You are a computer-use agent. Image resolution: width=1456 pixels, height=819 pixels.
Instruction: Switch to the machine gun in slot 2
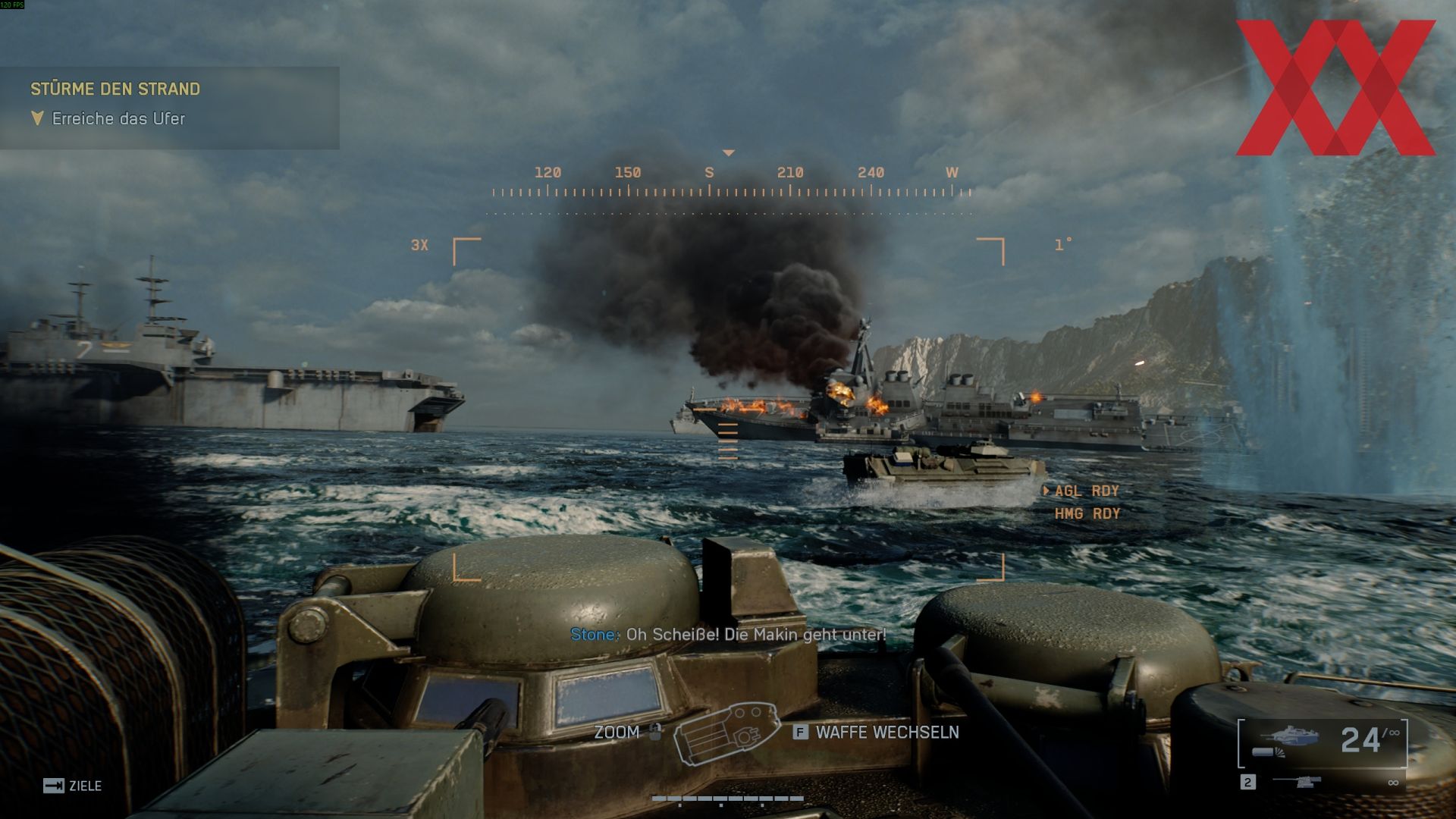(x=1296, y=782)
